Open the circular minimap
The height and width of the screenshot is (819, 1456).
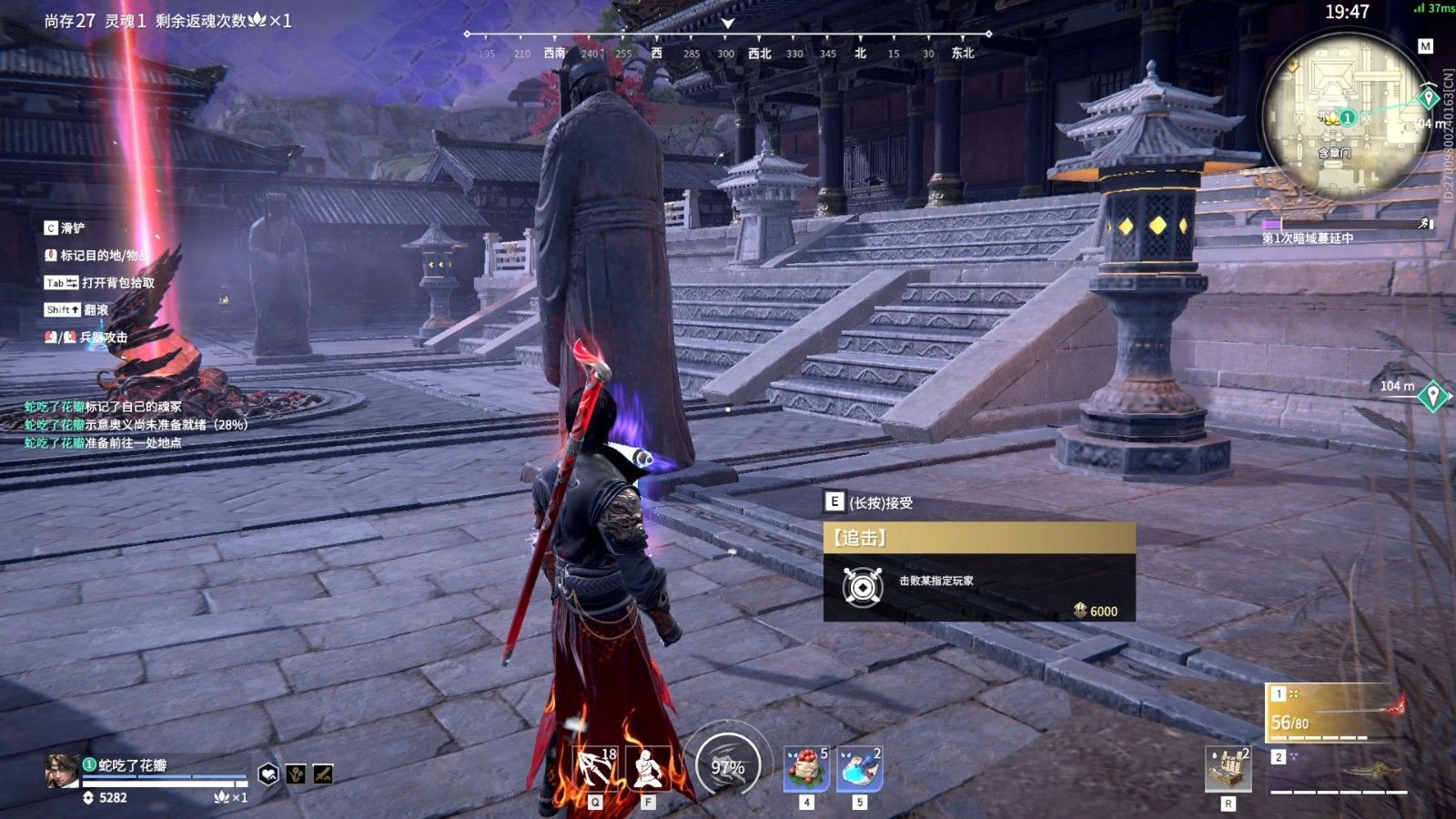coord(1344,116)
